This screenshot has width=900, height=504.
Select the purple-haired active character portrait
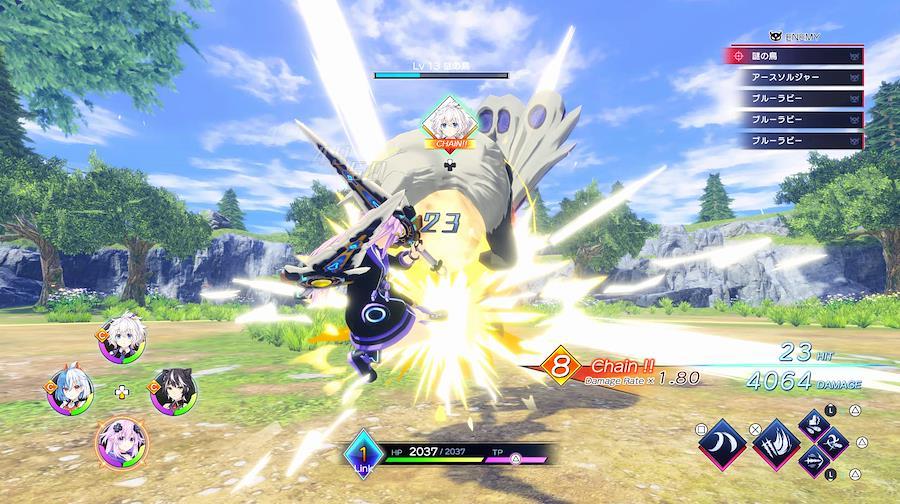coord(121,440)
